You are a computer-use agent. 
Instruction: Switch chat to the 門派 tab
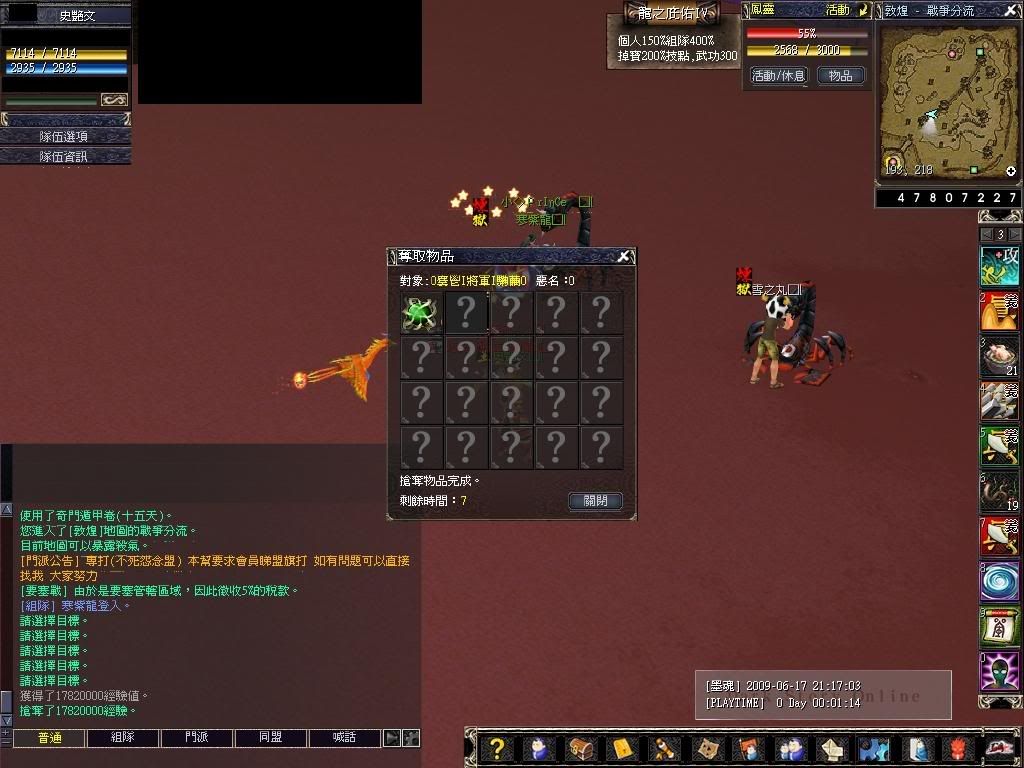(x=197, y=738)
